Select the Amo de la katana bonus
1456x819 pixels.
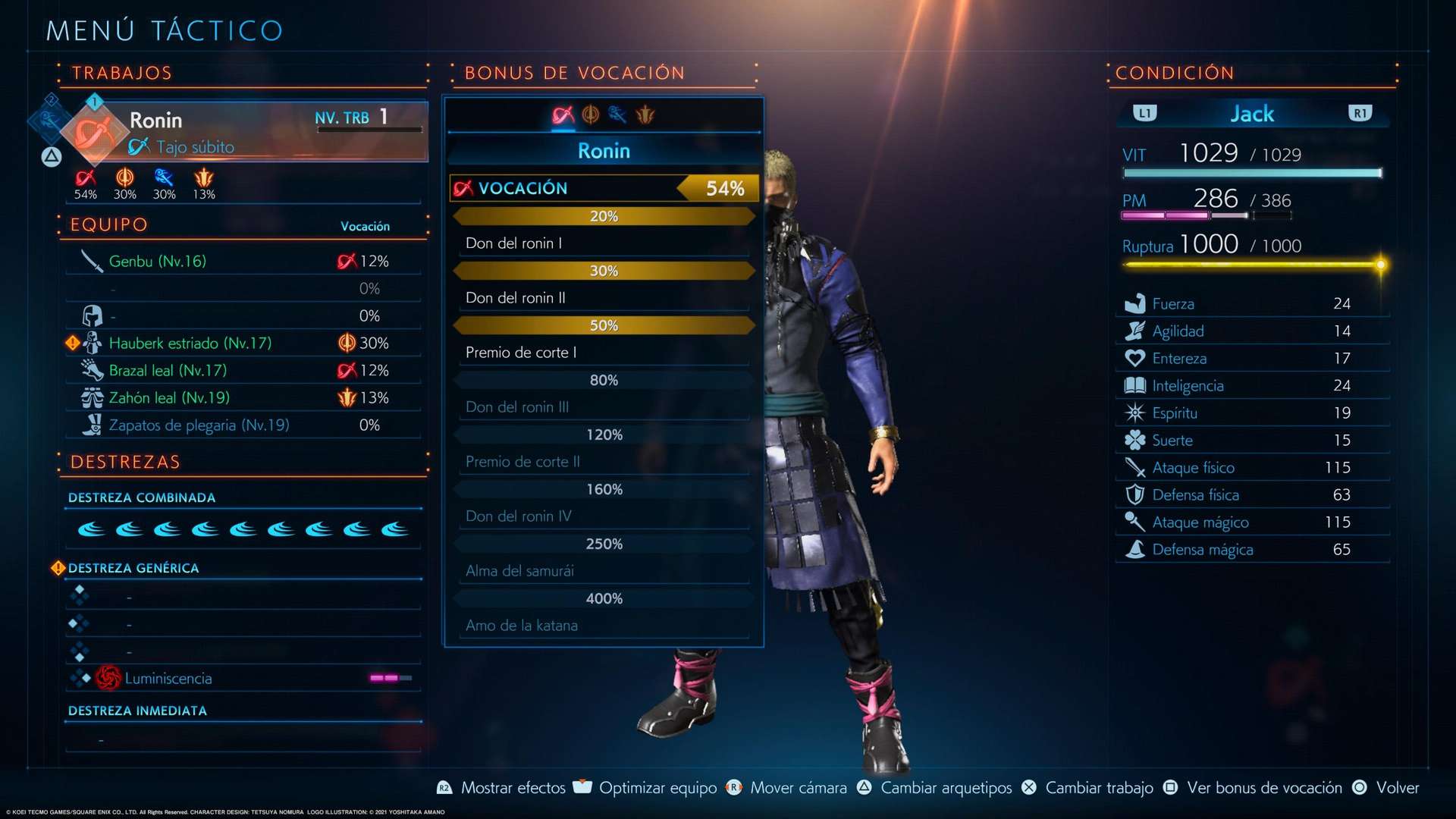tap(604, 626)
